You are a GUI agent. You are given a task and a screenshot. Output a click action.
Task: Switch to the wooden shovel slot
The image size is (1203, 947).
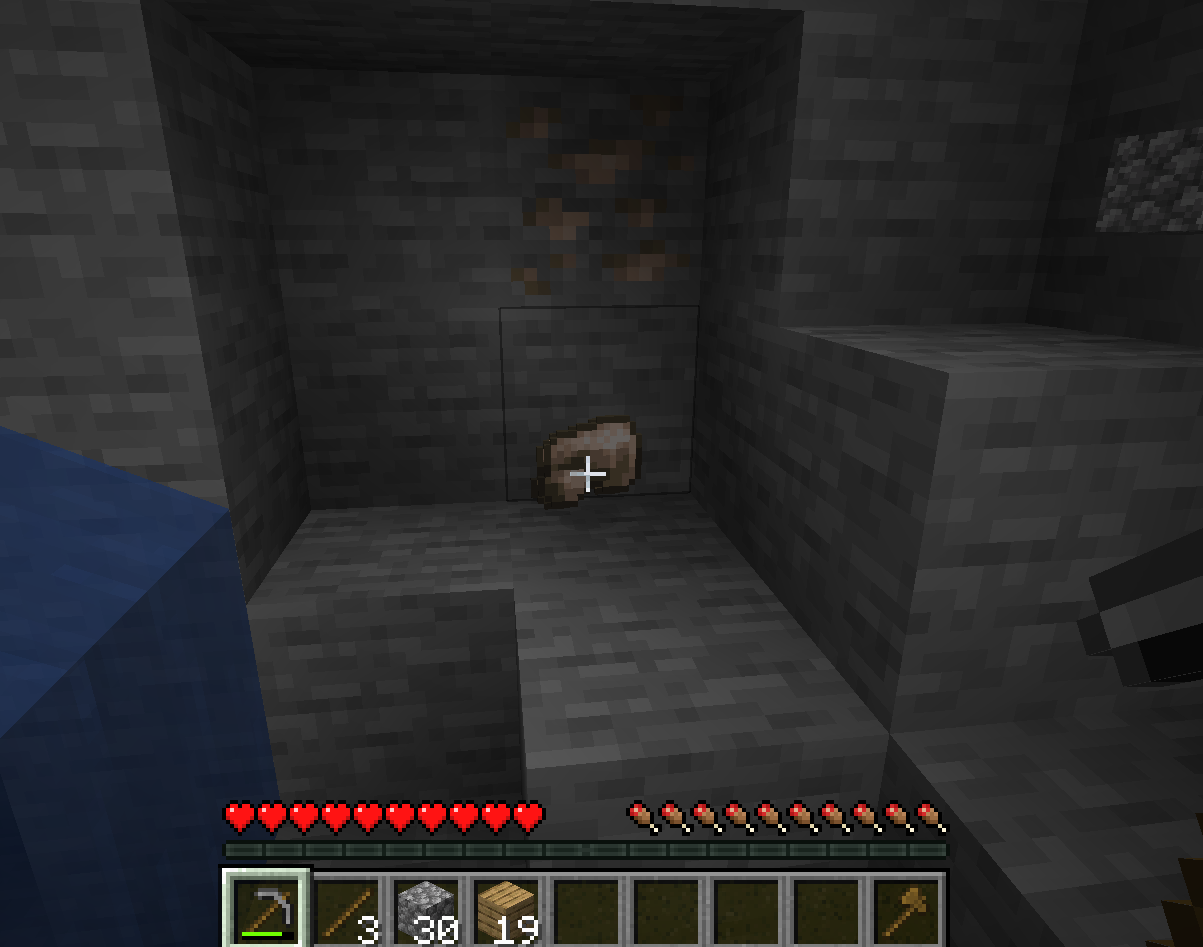tap(907, 910)
